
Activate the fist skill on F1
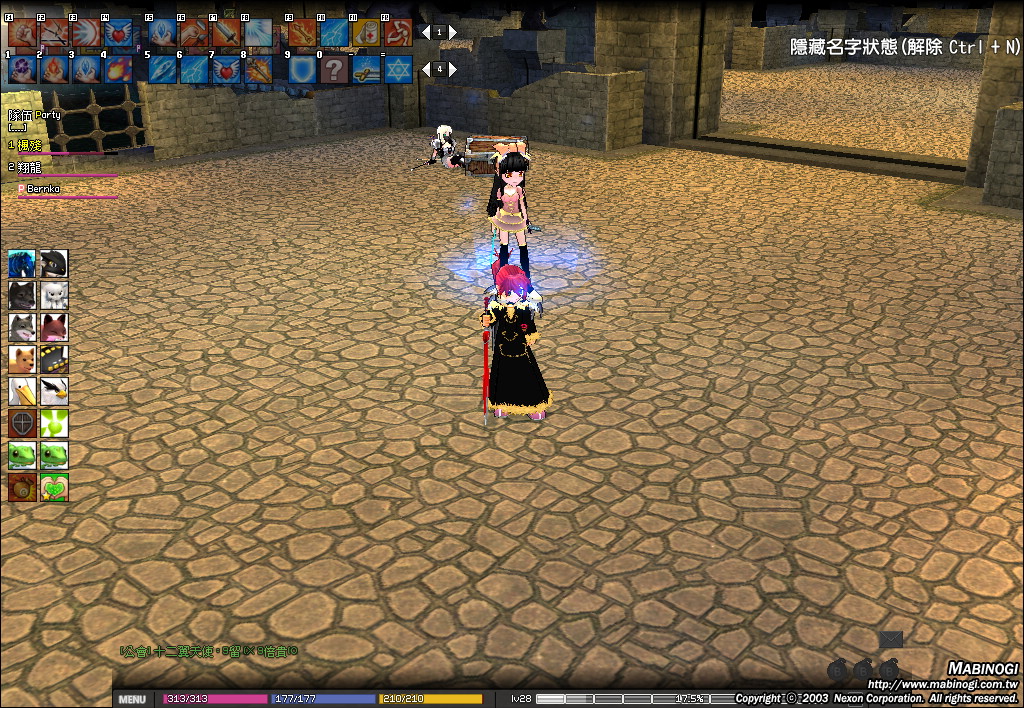21,33
